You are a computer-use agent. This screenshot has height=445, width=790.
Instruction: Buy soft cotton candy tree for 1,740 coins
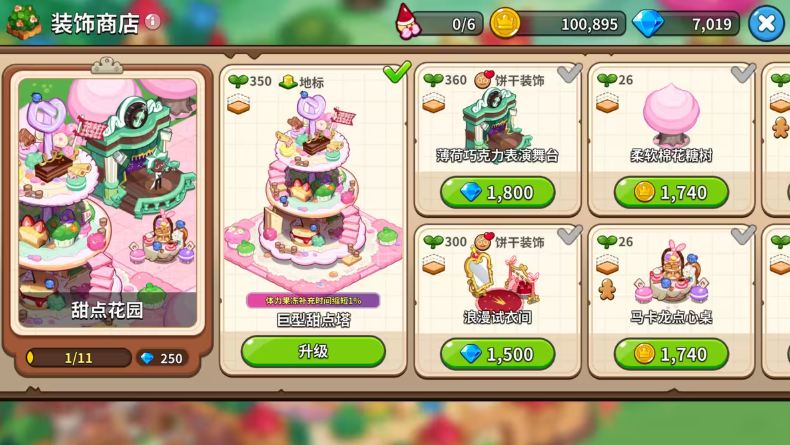[671, 192]
